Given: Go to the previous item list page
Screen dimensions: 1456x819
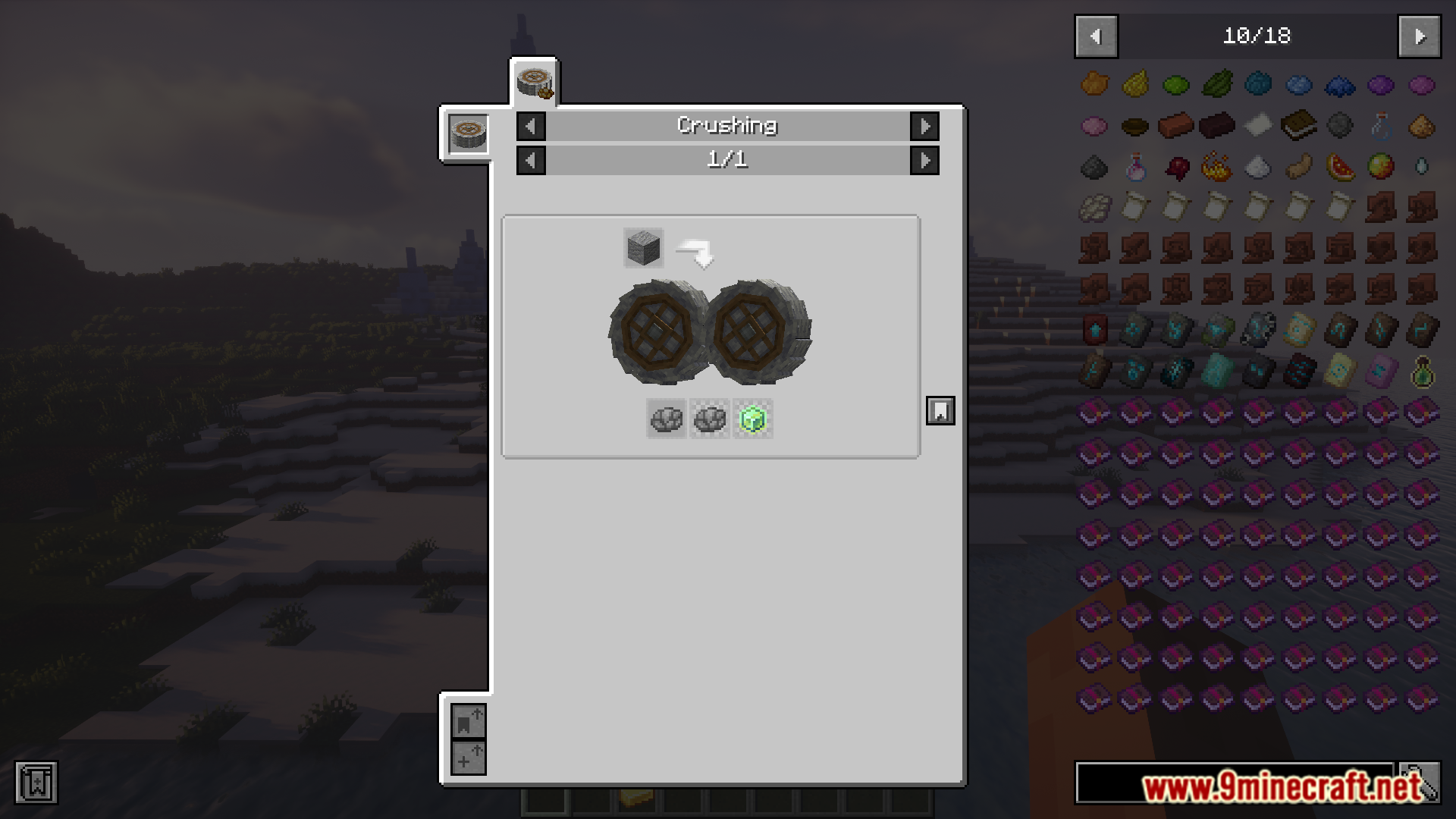Looking at the screenshot, I should pos(1096,36).
